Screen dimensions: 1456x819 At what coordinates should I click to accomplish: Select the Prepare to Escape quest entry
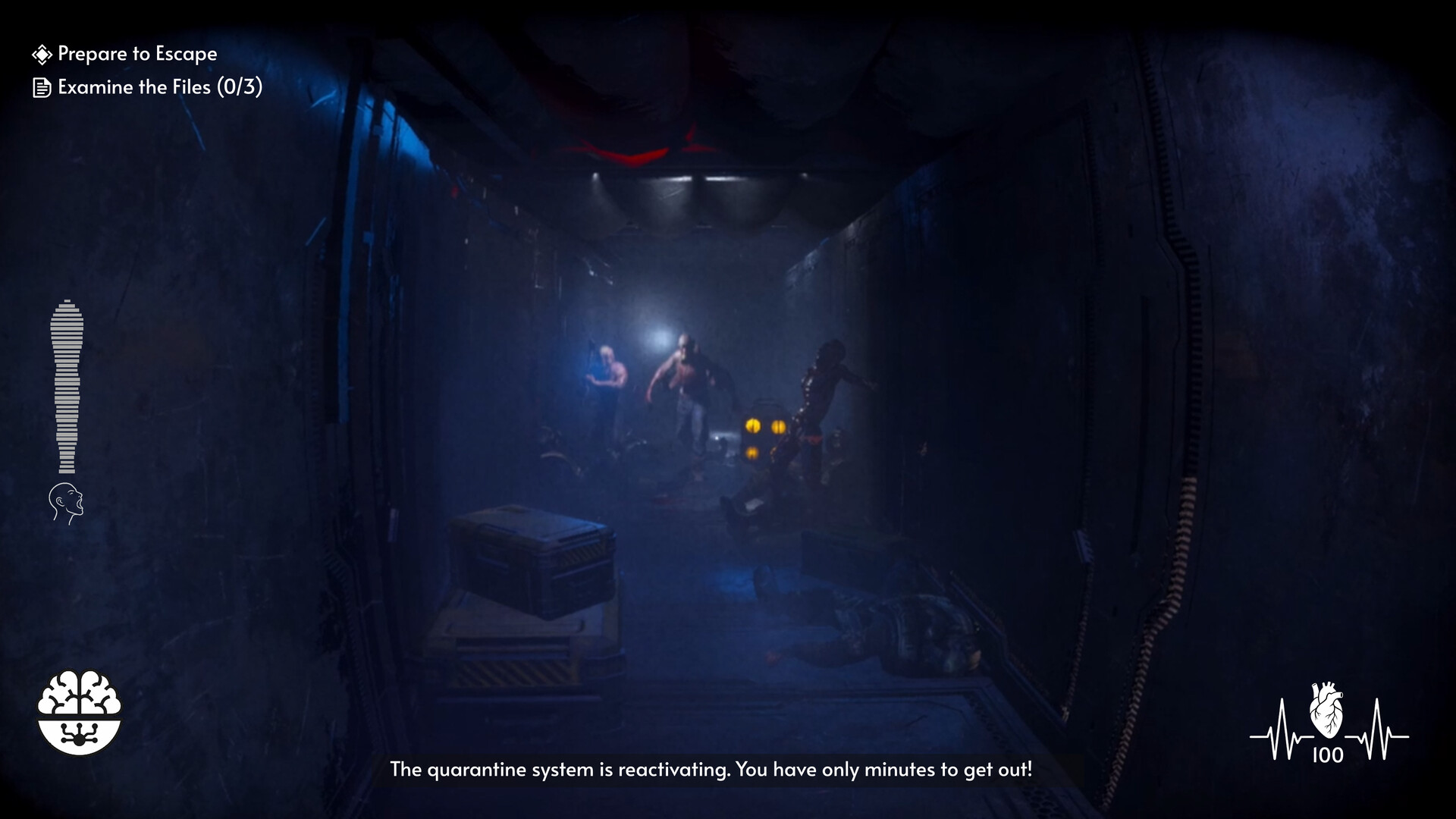136,53
